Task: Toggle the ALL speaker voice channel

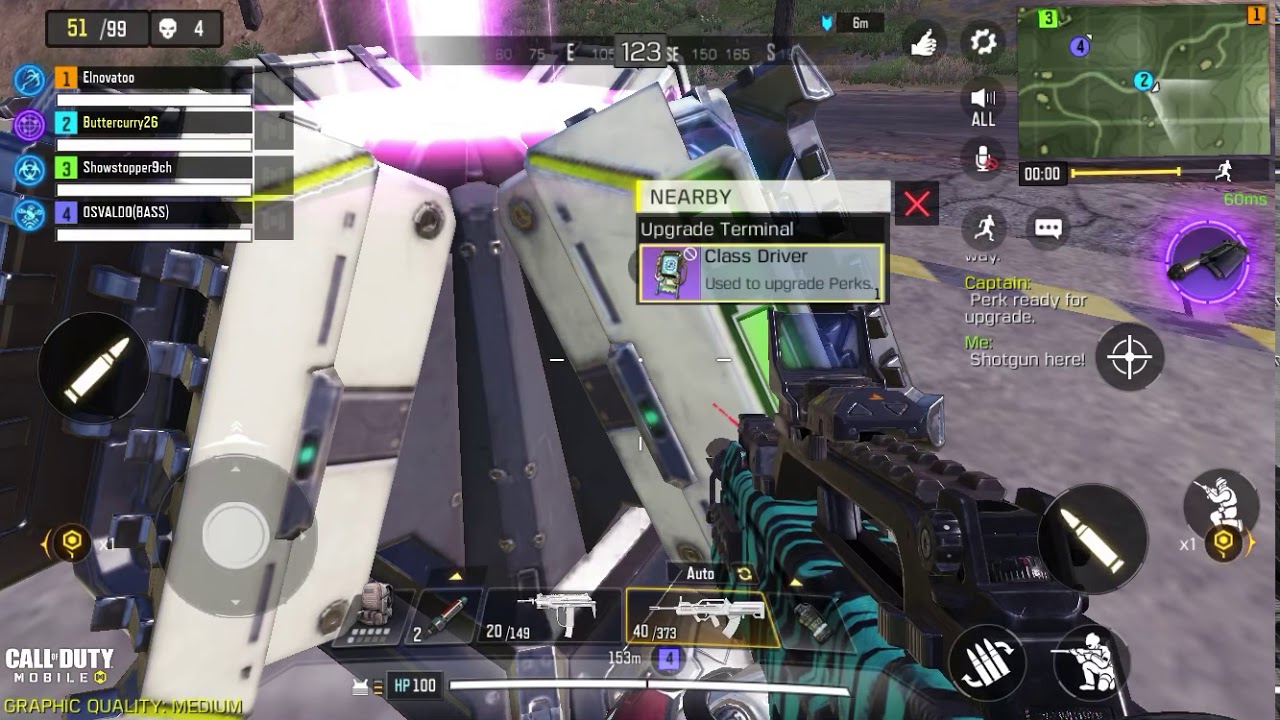Action: [983, 104]
